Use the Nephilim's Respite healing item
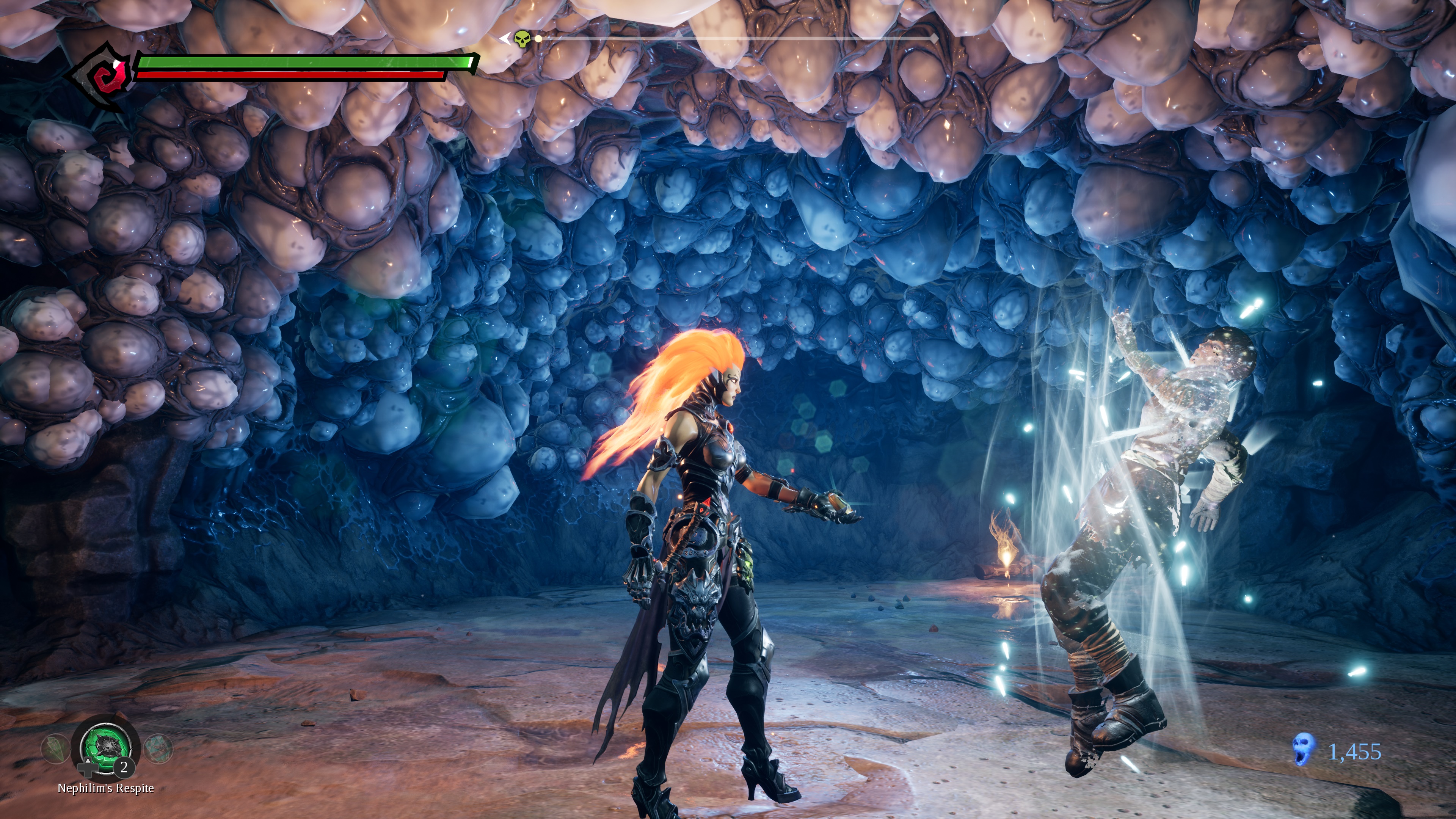The height and width of the screenshot is (819, 1456). (x=105, y=747)
